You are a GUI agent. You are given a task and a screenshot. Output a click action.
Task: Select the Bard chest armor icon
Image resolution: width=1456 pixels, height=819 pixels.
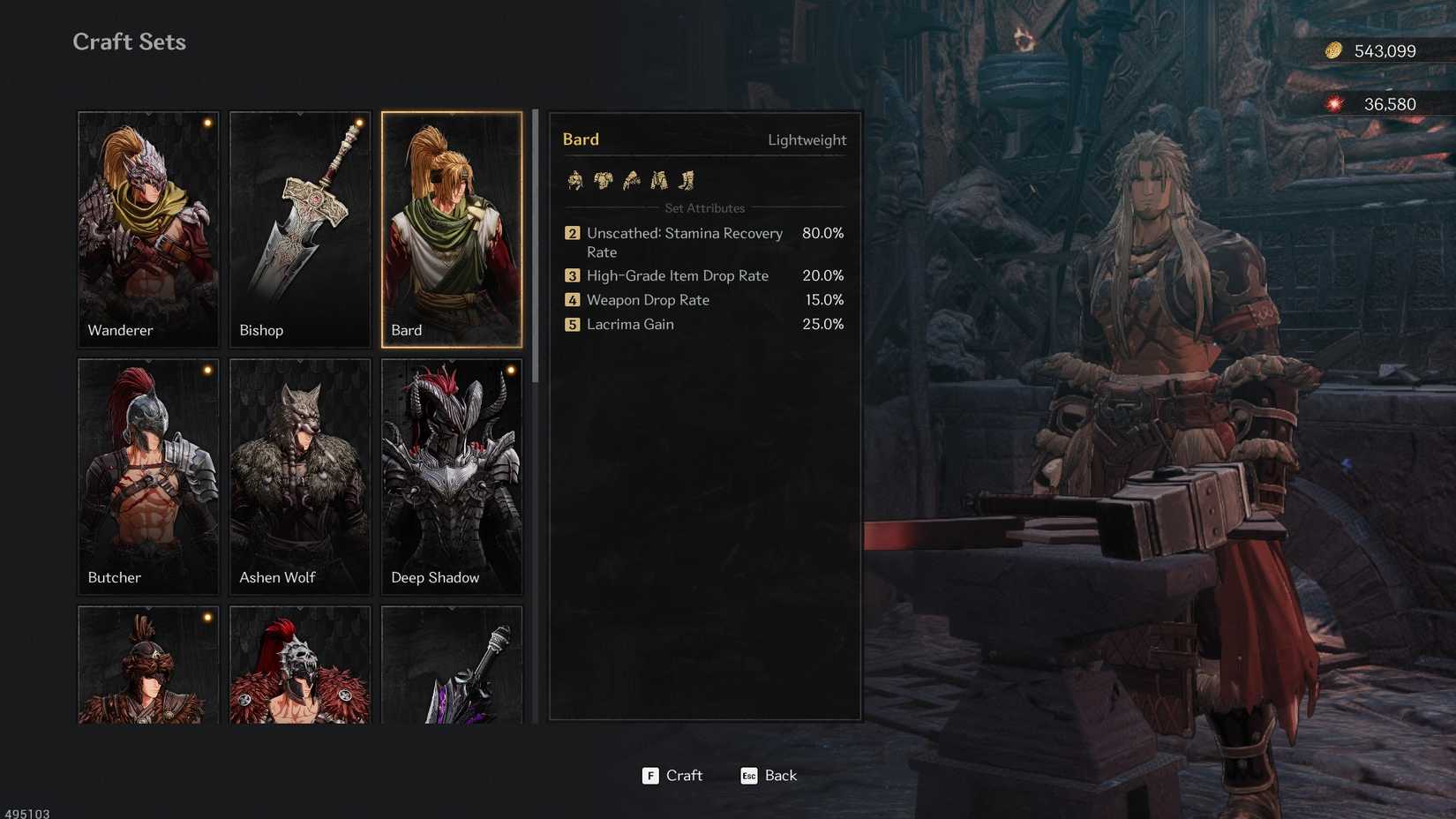[x=603, y=179]
